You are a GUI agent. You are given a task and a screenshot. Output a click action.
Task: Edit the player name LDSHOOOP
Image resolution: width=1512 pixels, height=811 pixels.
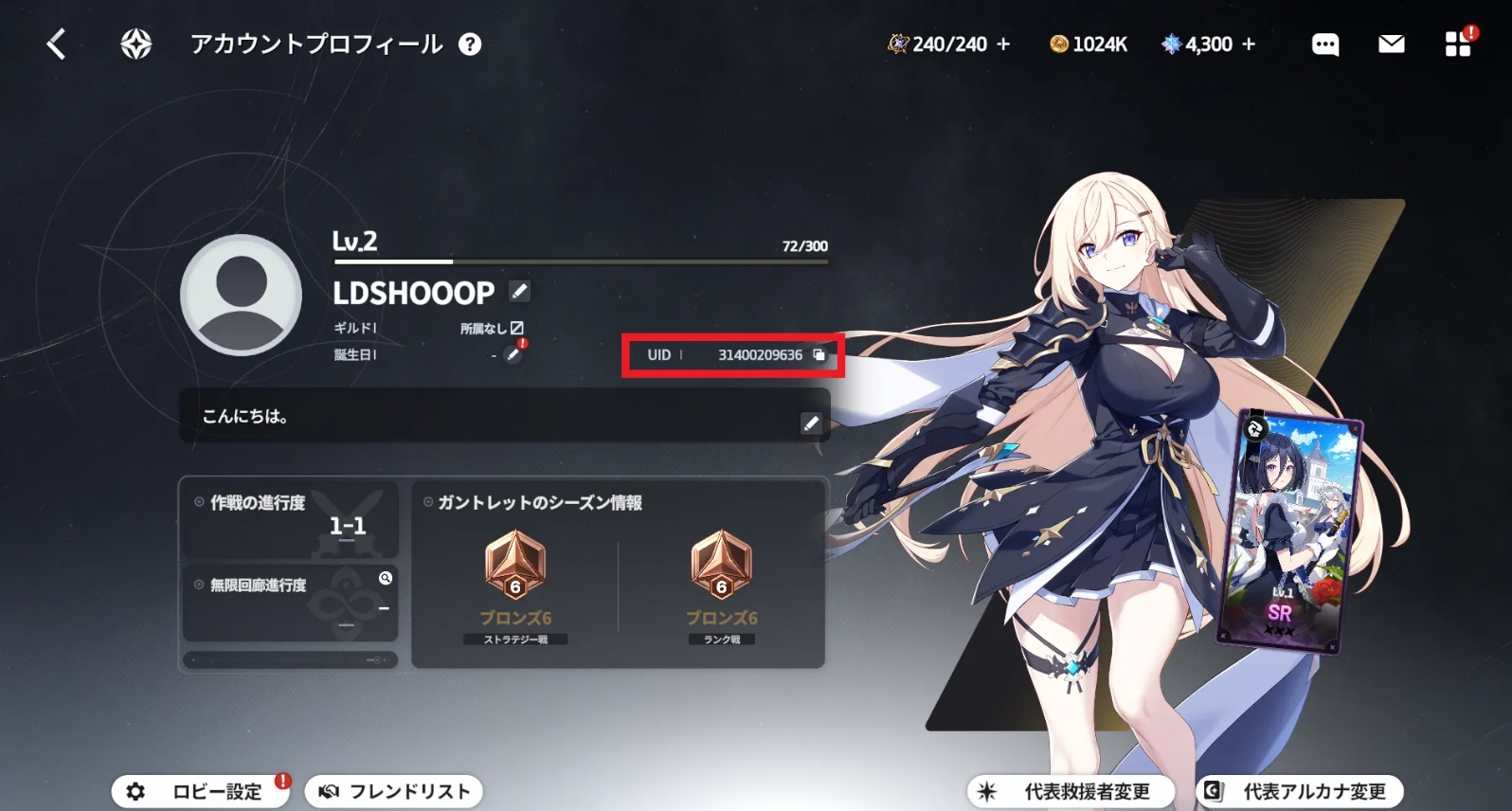pyautogui.click(x=519, y=292)
